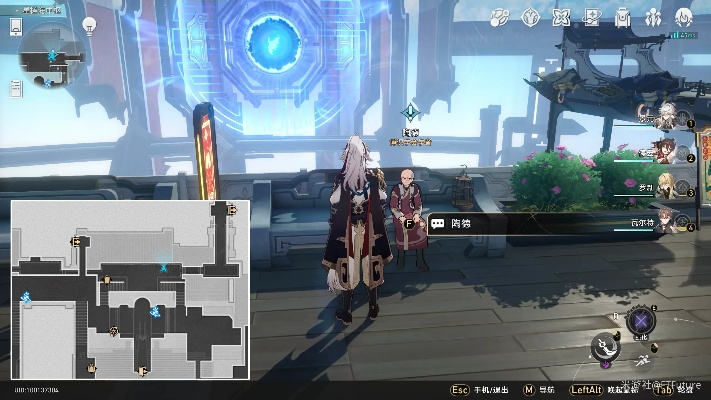711x400 pixels.
Task: Open the star-in-square icon in the top bar
Action: coord(592,17)
